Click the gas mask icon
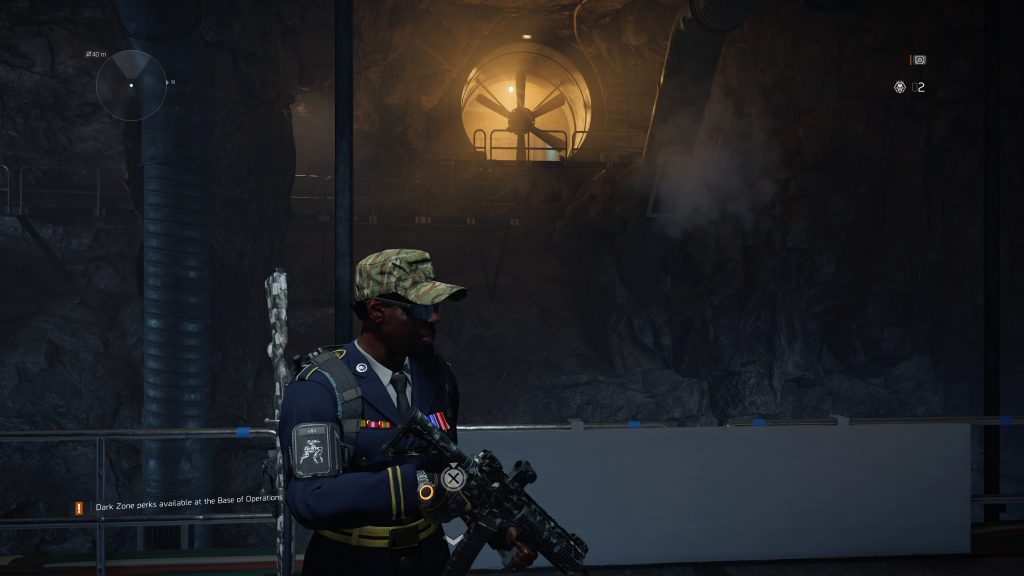 (899, 87)
